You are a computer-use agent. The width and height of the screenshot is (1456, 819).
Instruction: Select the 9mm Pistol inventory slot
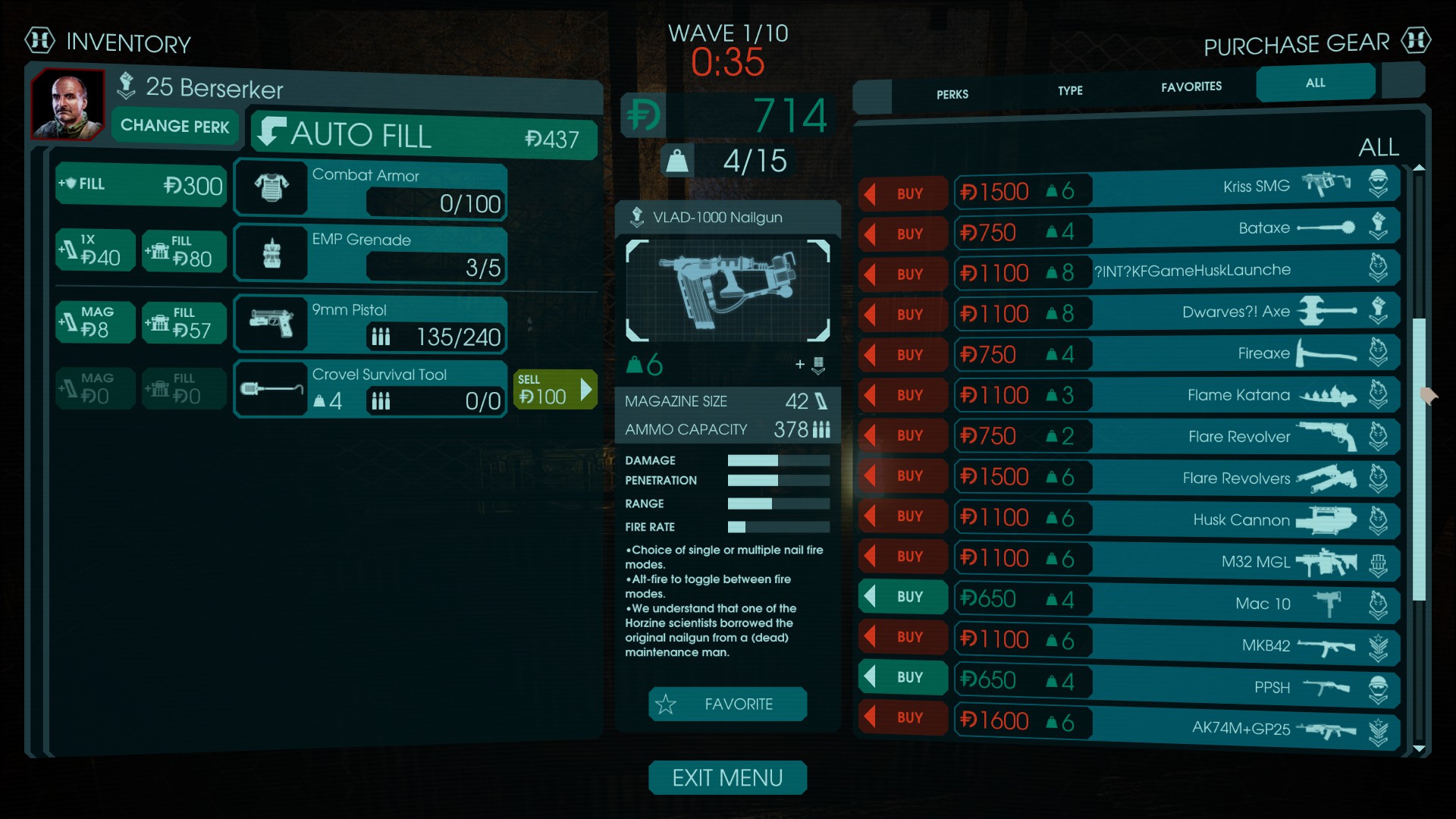[x=370, y=325]
